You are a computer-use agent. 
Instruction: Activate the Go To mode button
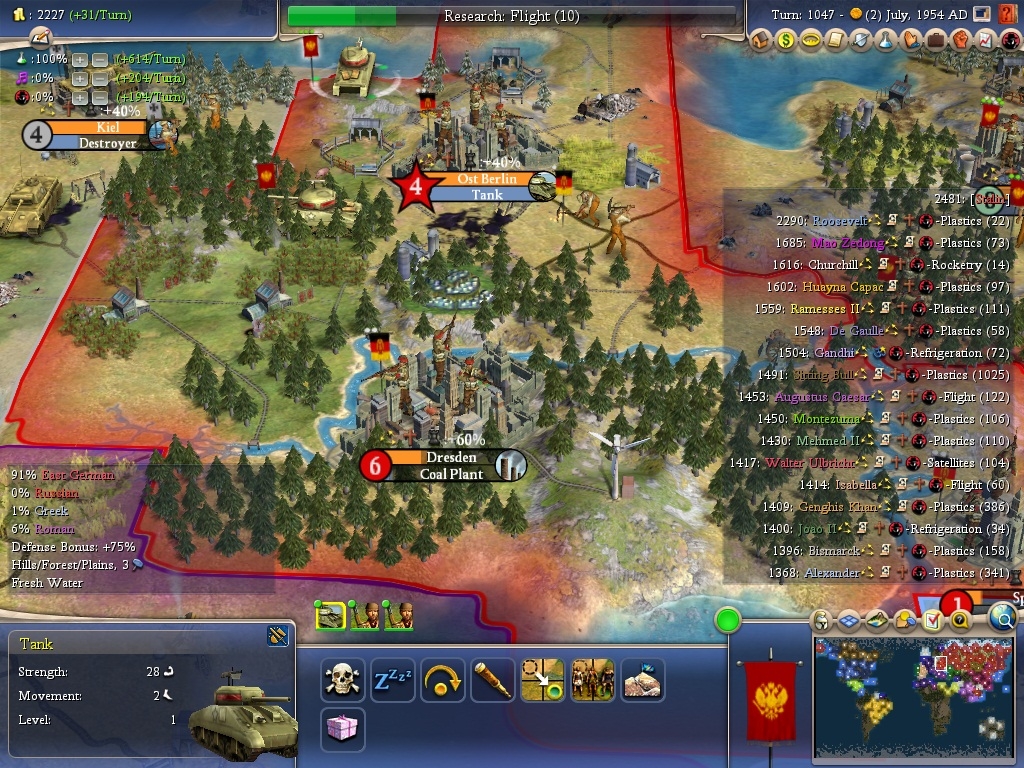pyautogui.click(x=543, y=680)
